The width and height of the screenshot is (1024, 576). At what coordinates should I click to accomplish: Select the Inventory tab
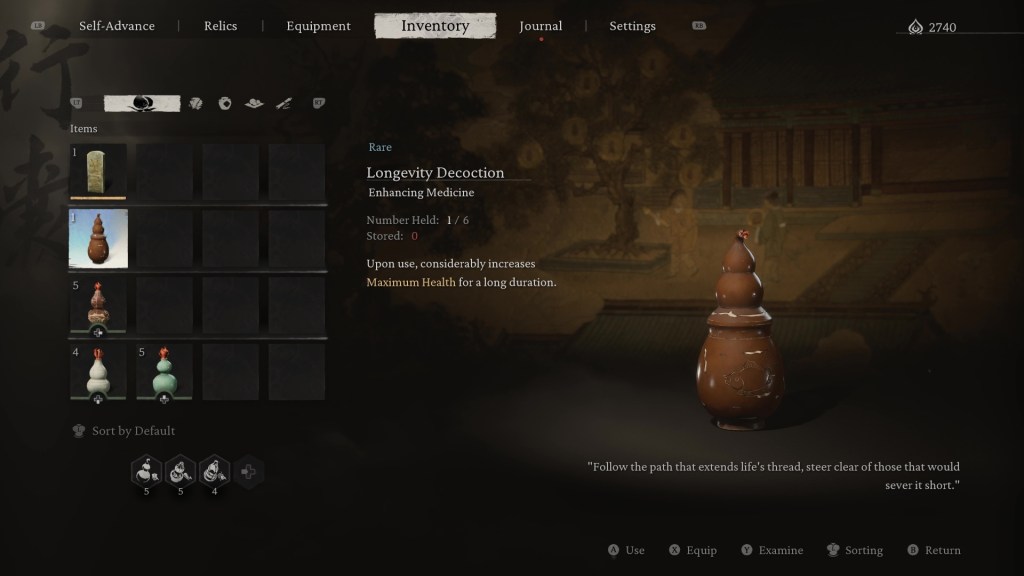[x=435, y=26]
